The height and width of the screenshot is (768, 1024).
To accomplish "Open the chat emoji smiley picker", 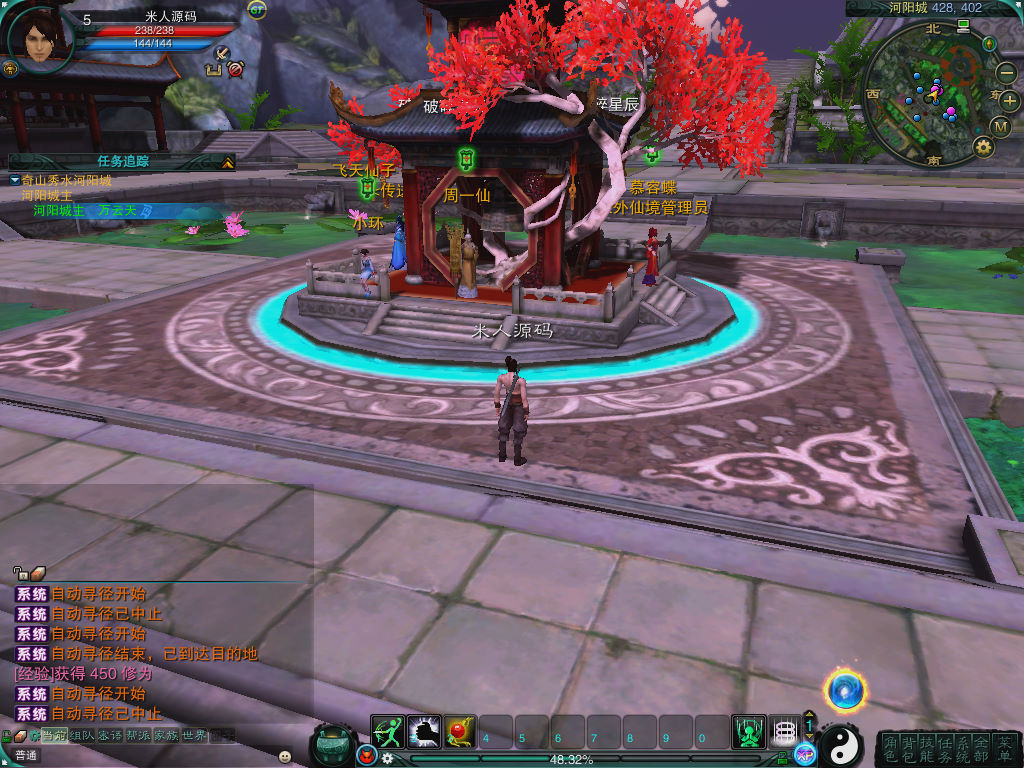I will pyautogui.click(x=285, y=756).
